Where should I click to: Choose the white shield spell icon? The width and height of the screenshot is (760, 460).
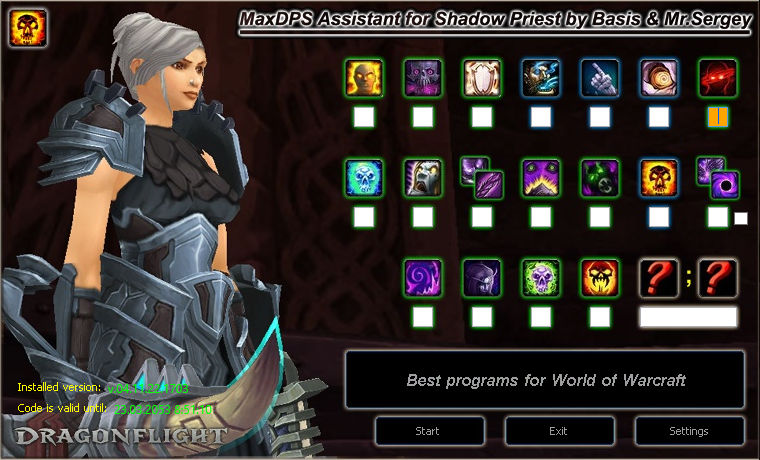[482, 78]
